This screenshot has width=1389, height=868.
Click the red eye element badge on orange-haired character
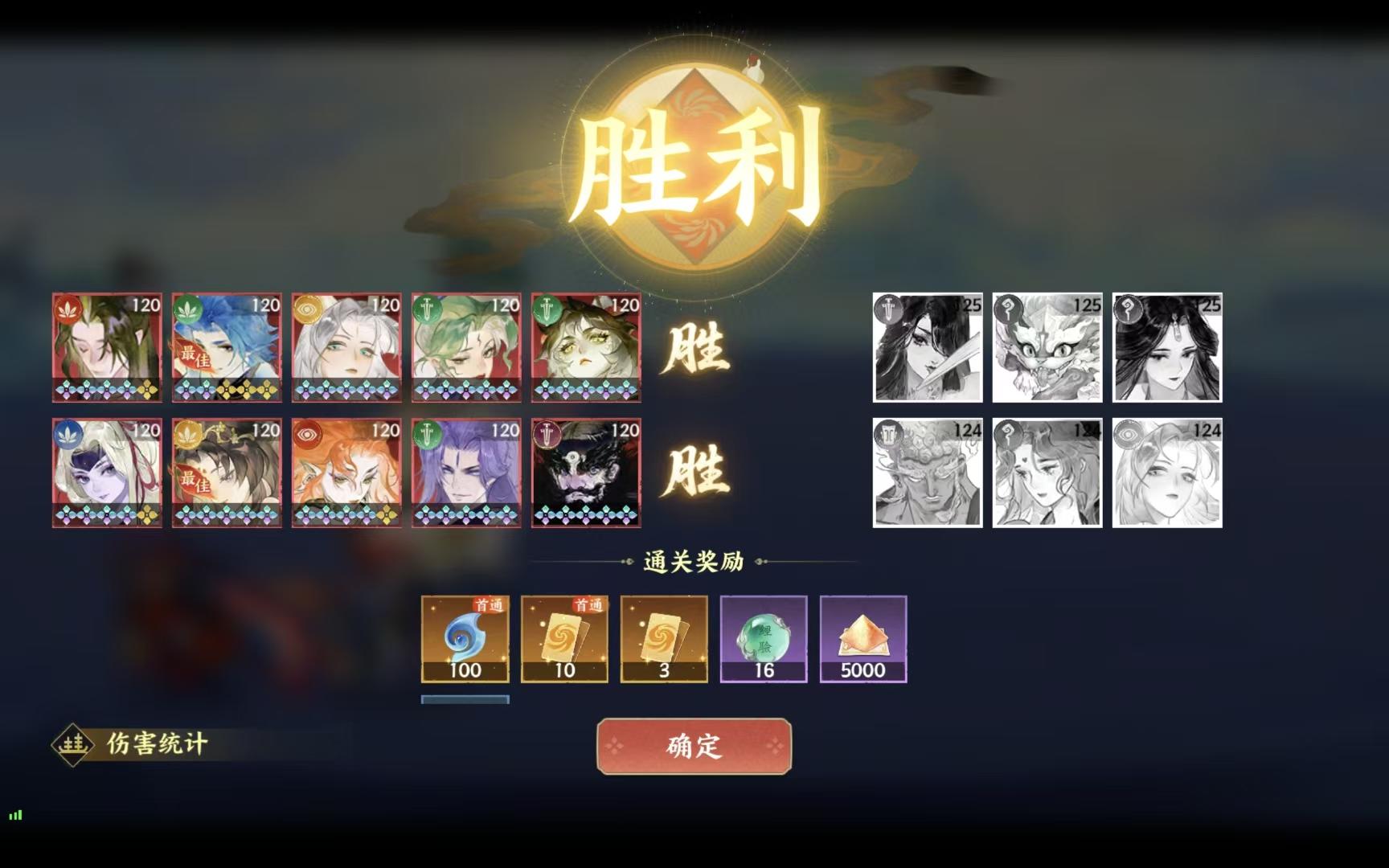pos(307,432)
